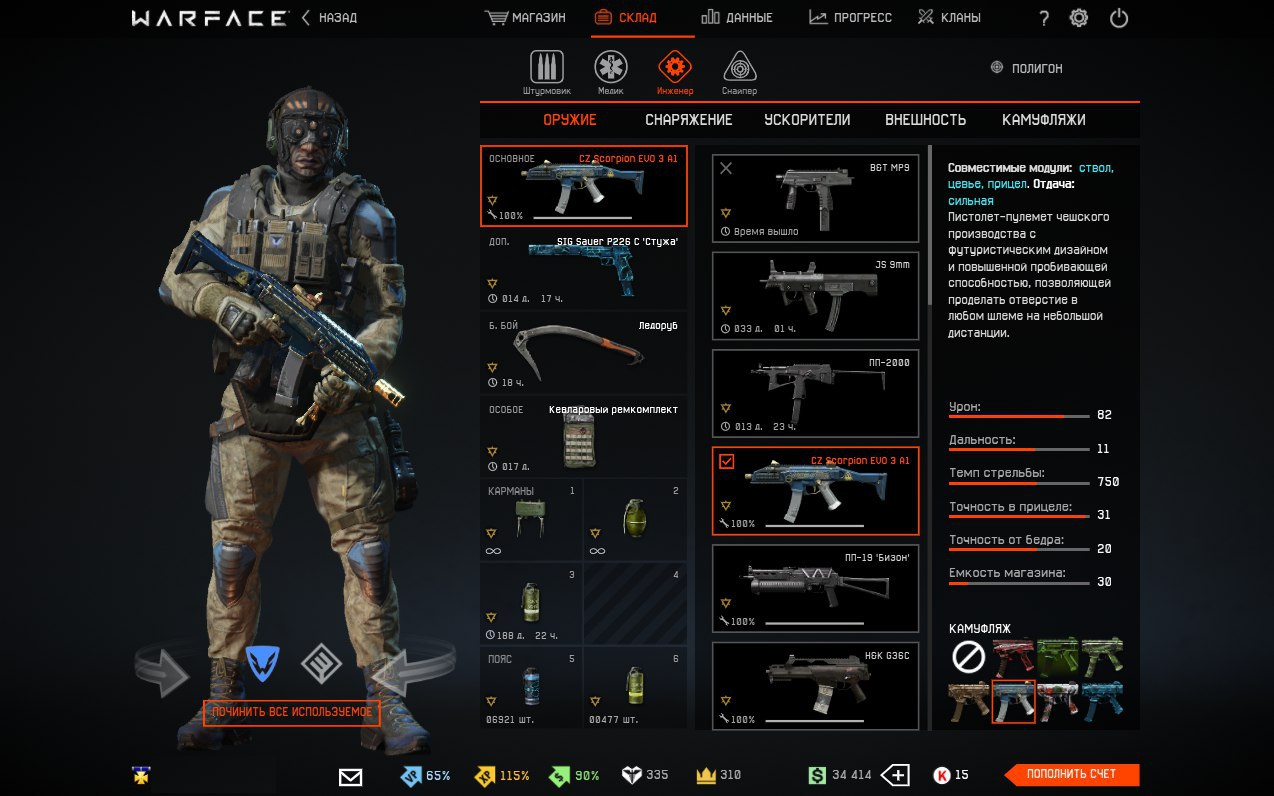Switch to the Снаряжение tab

click(688, 120)
